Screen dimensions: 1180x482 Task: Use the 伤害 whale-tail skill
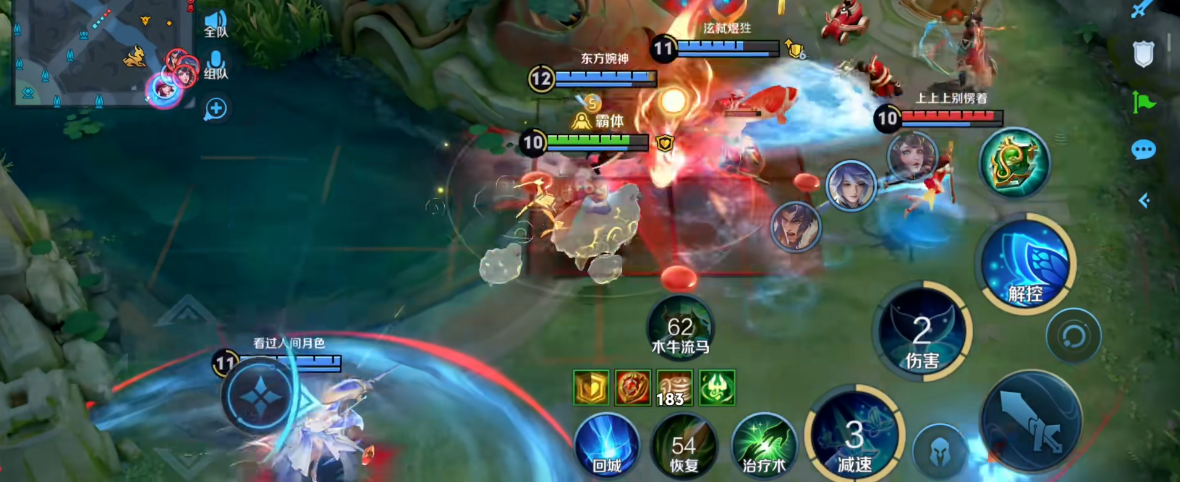pos(922,333)
